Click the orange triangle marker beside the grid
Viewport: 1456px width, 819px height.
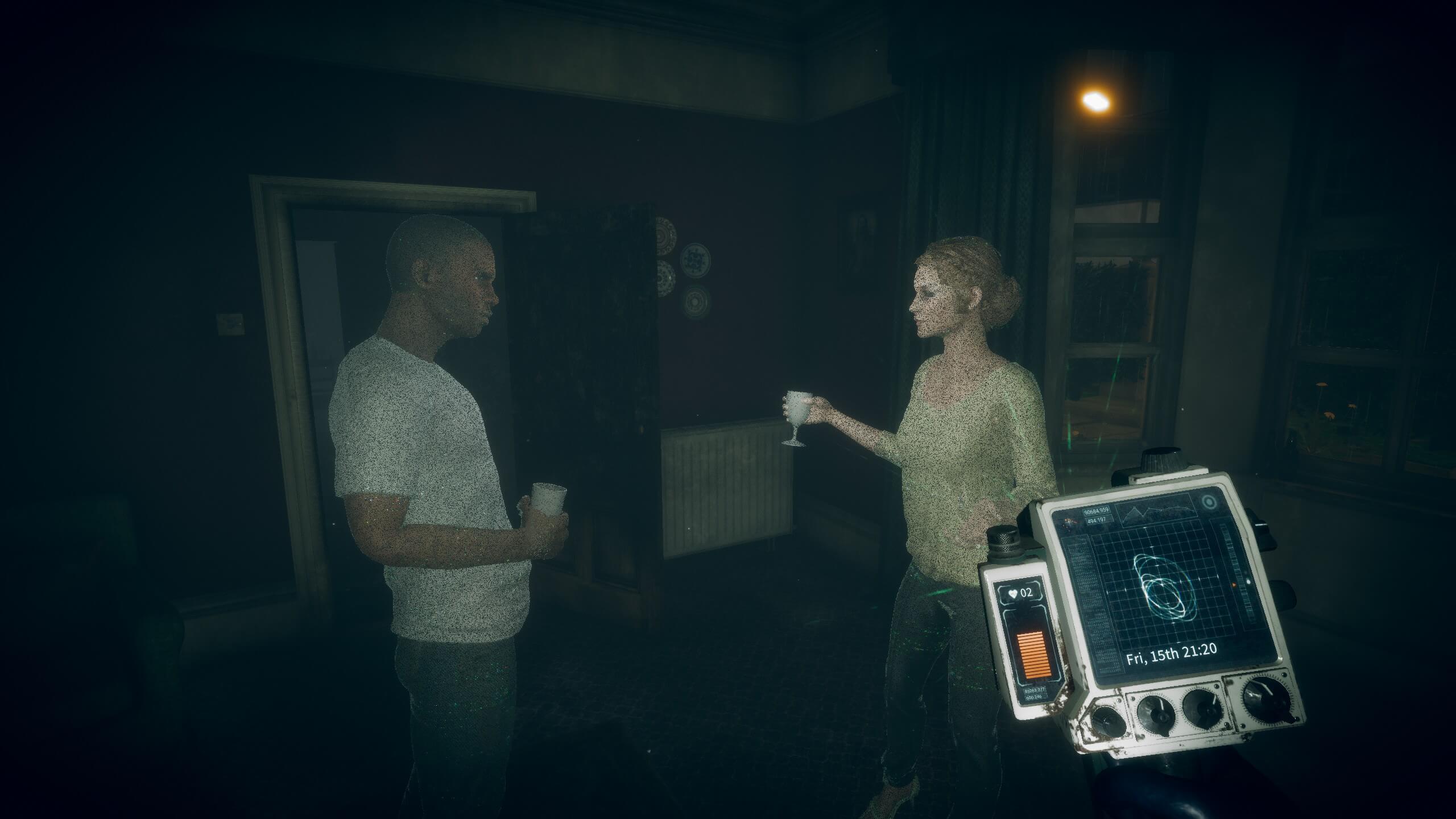click(x=1234, y=584)
